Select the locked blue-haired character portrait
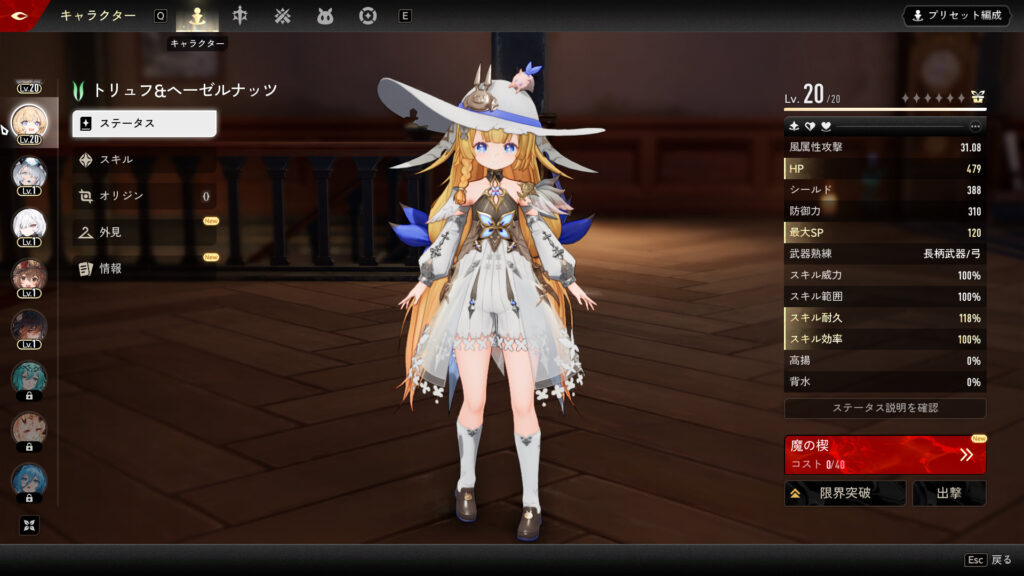The image size is (1024, 576). point(28,480)
